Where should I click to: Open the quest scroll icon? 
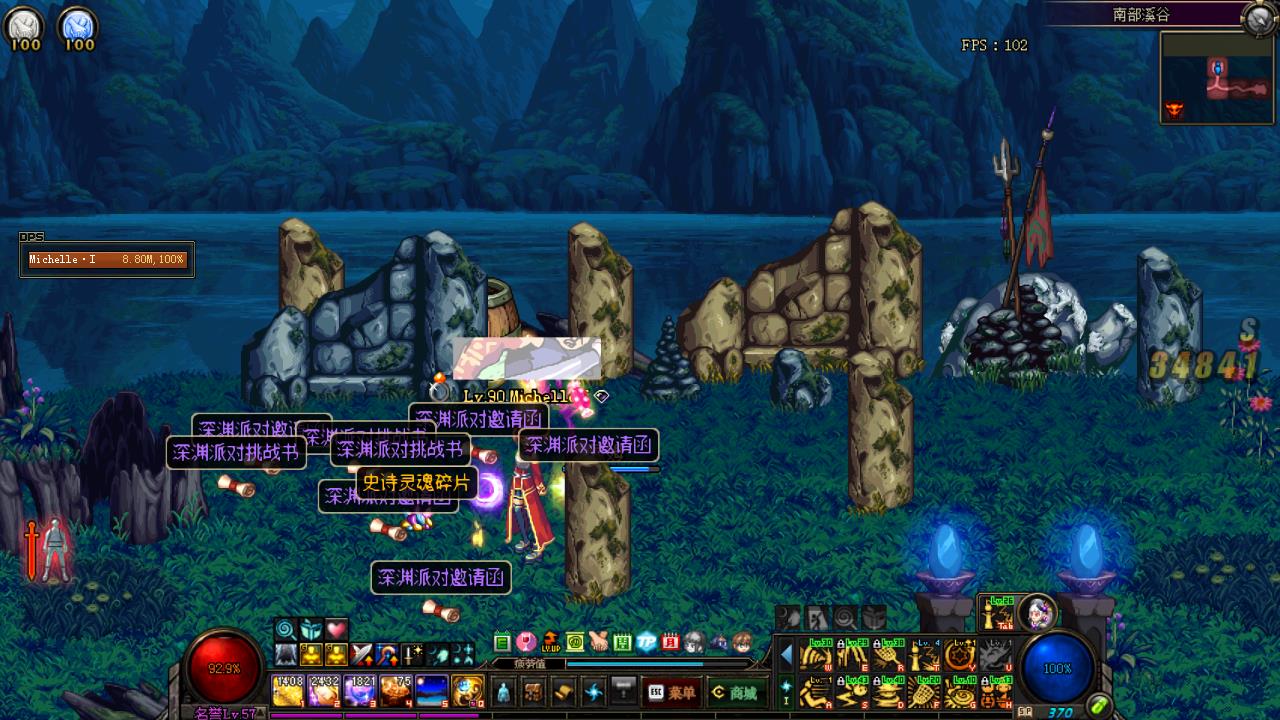[564, 691]
